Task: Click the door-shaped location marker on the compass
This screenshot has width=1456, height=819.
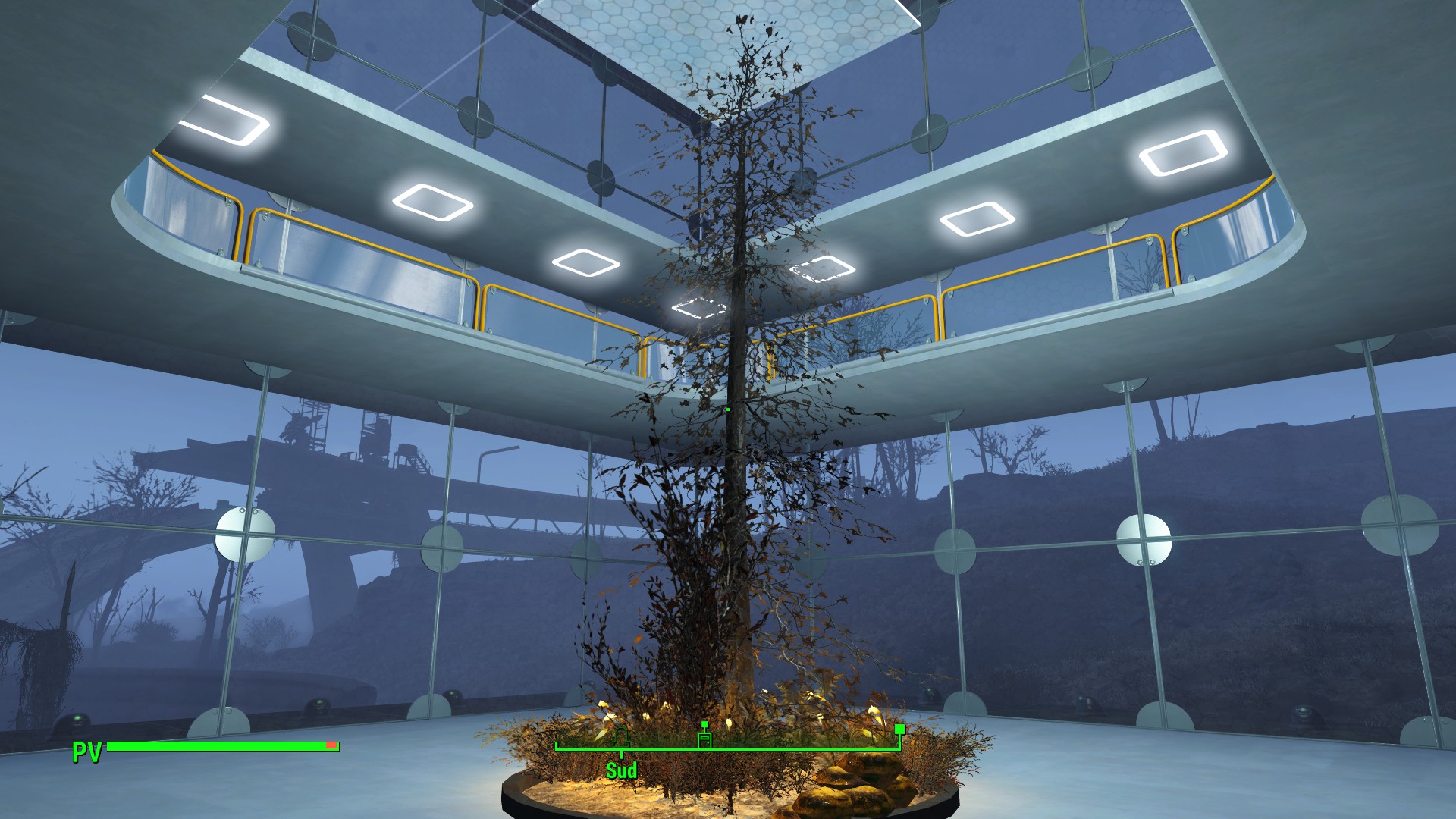Action: click(704, 738)
